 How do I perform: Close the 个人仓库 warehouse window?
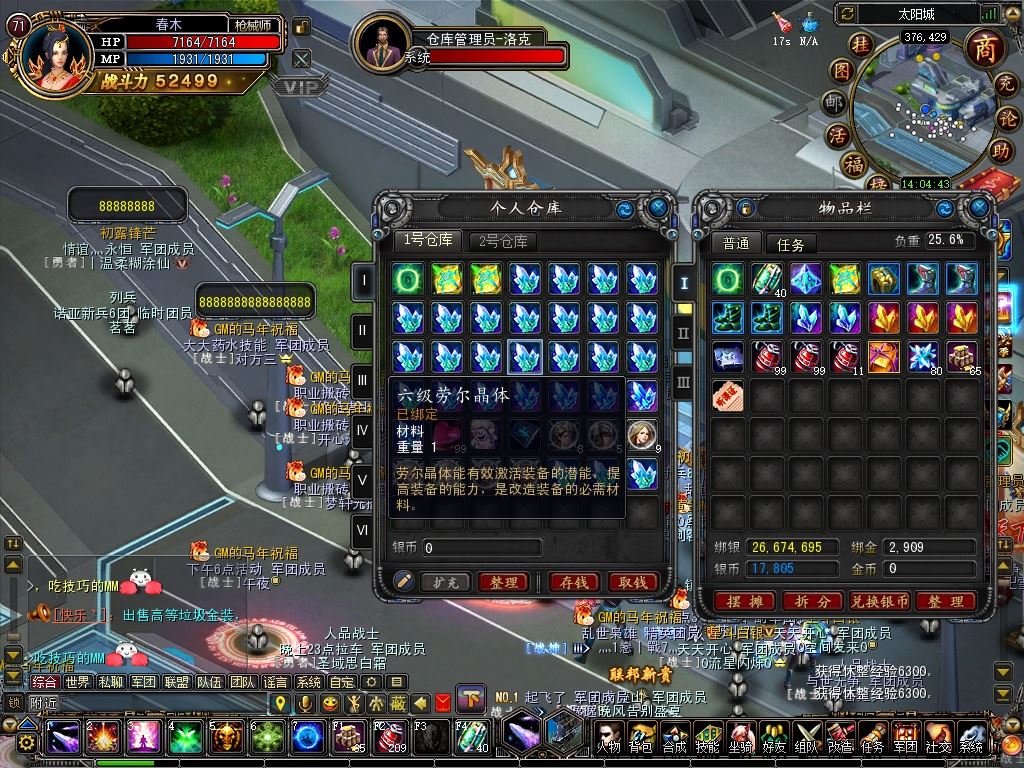(658, 208)
